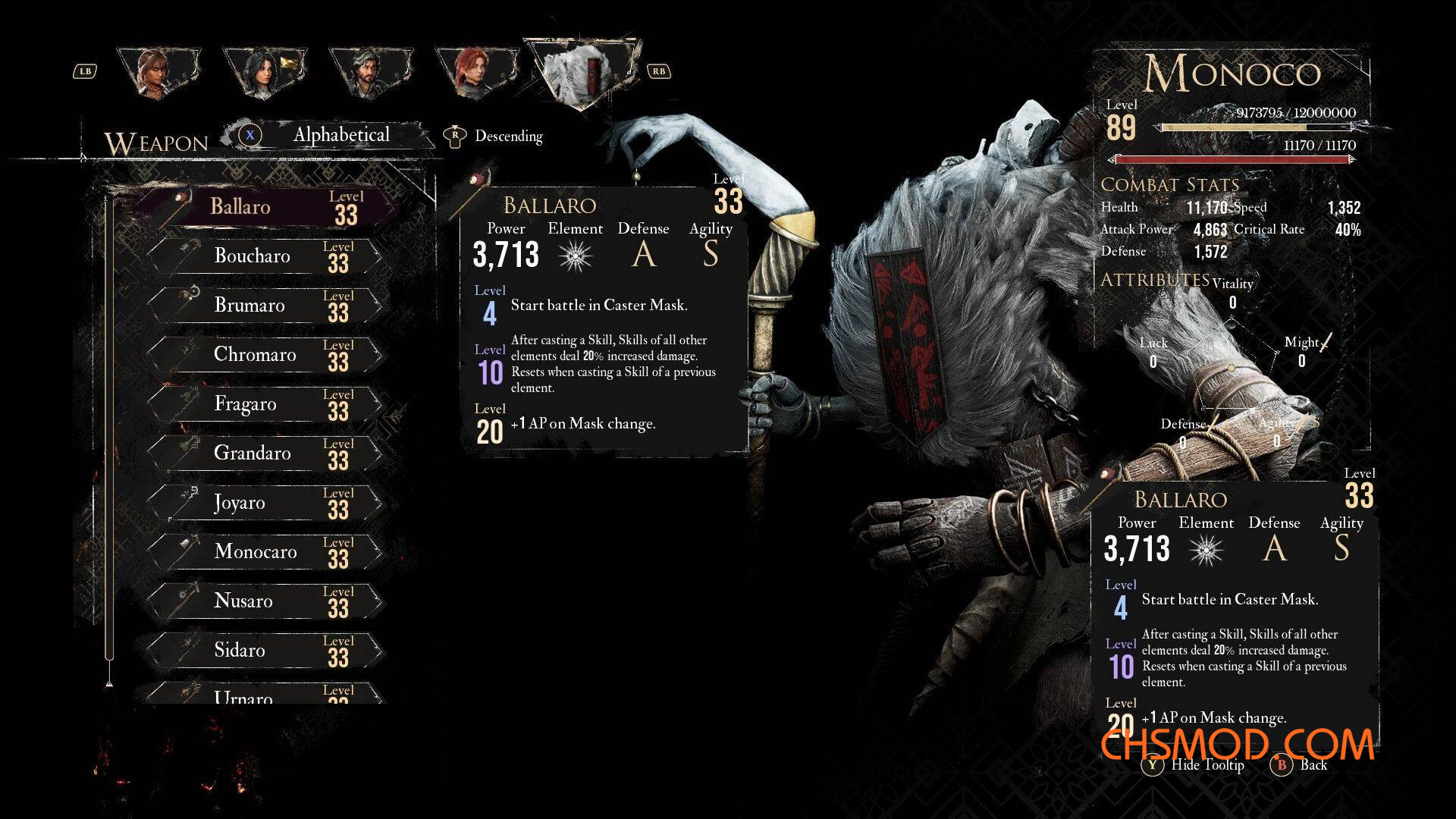Pick the Sidaro weapon row
Image resolution: width=1456 pixels, height=819 pixels.
(265, 651)
